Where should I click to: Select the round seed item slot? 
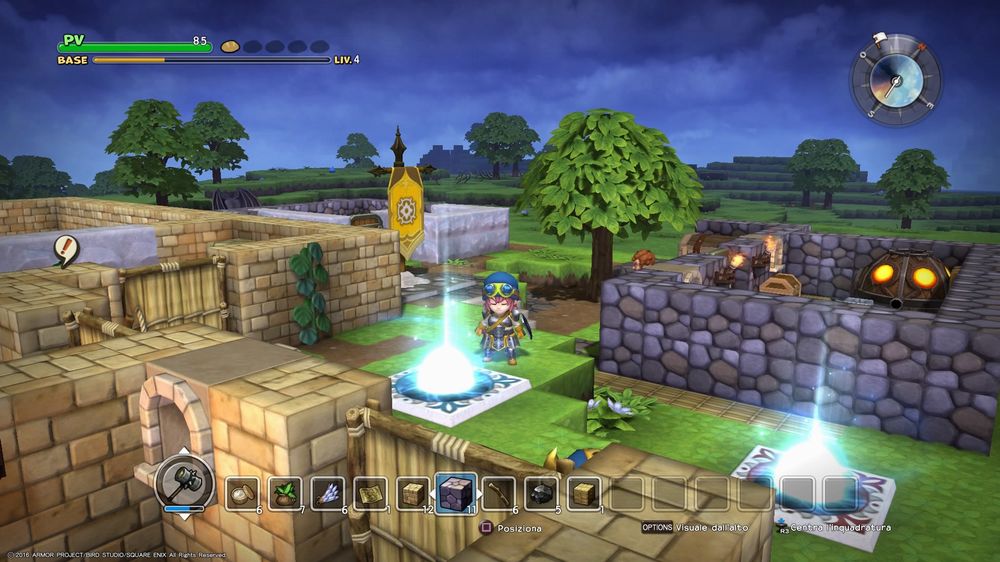(x=242, y=493)
